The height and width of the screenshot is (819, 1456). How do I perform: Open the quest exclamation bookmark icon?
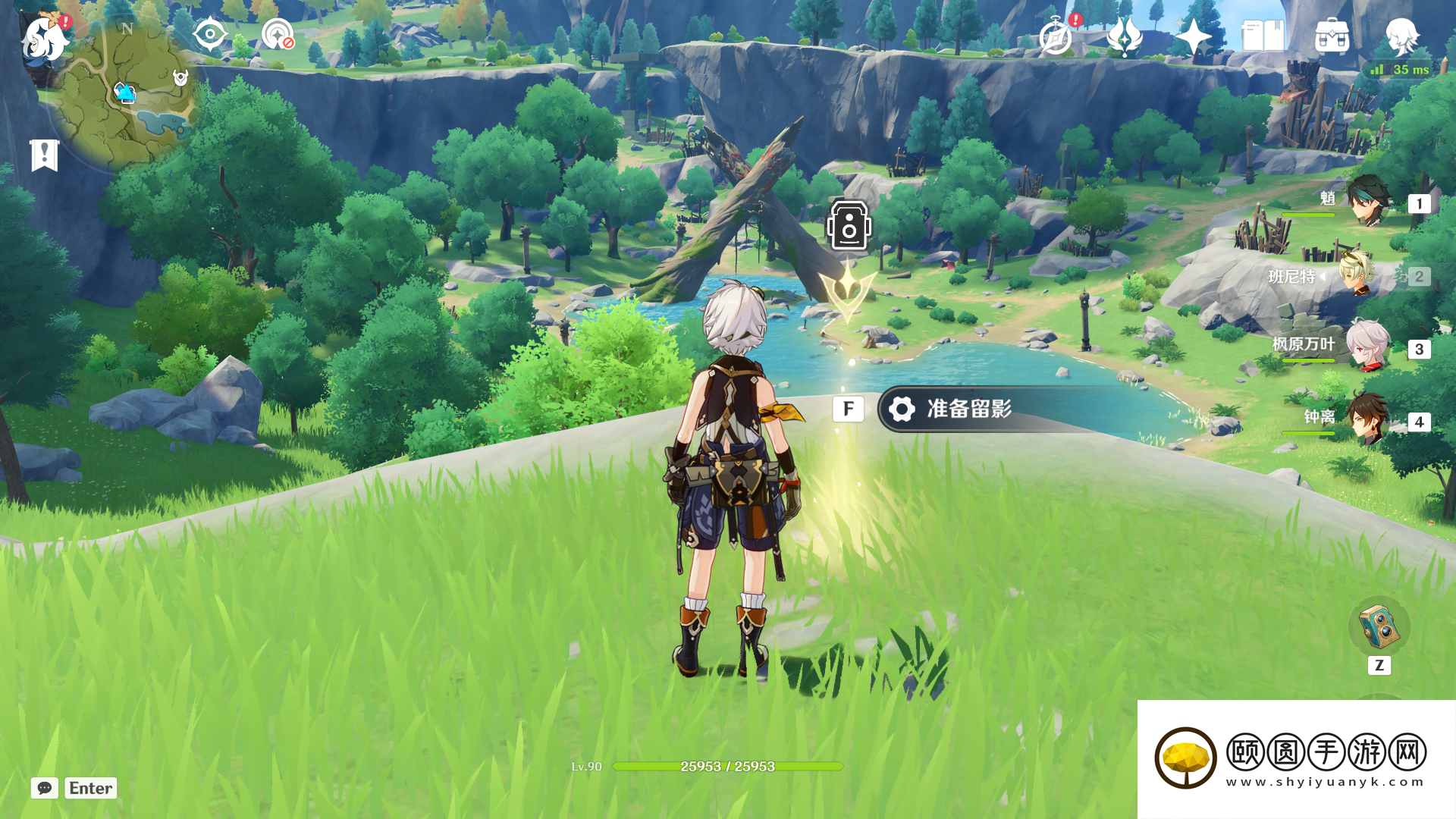click(45, 155)
